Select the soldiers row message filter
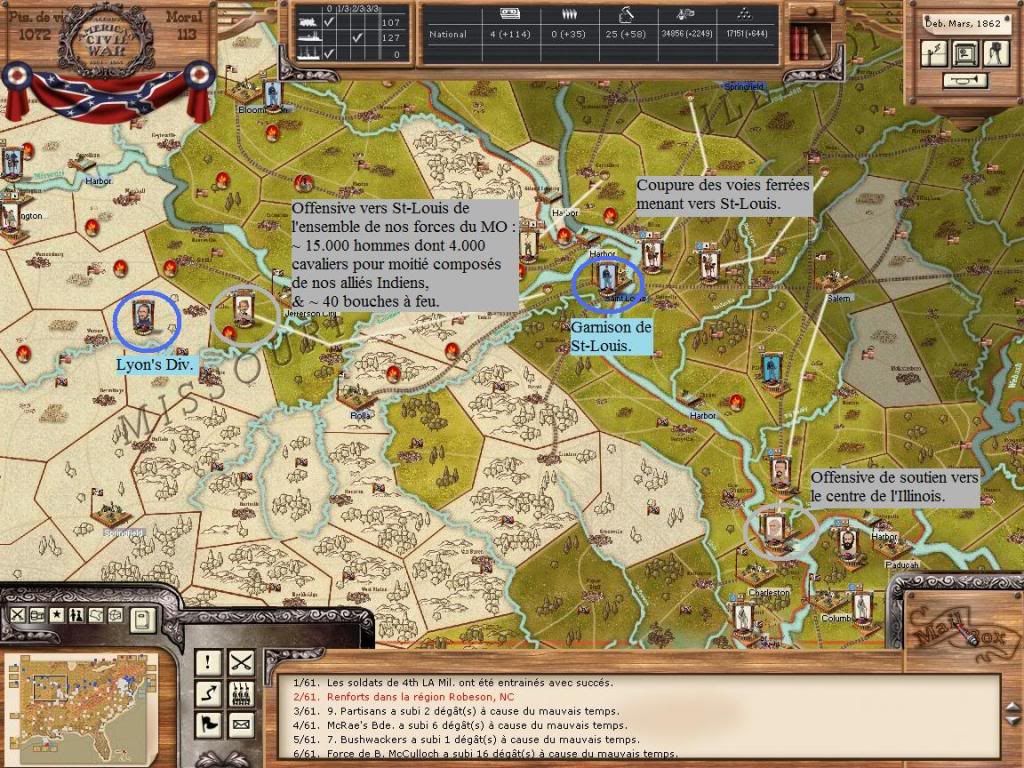 [x=241, y=692]
